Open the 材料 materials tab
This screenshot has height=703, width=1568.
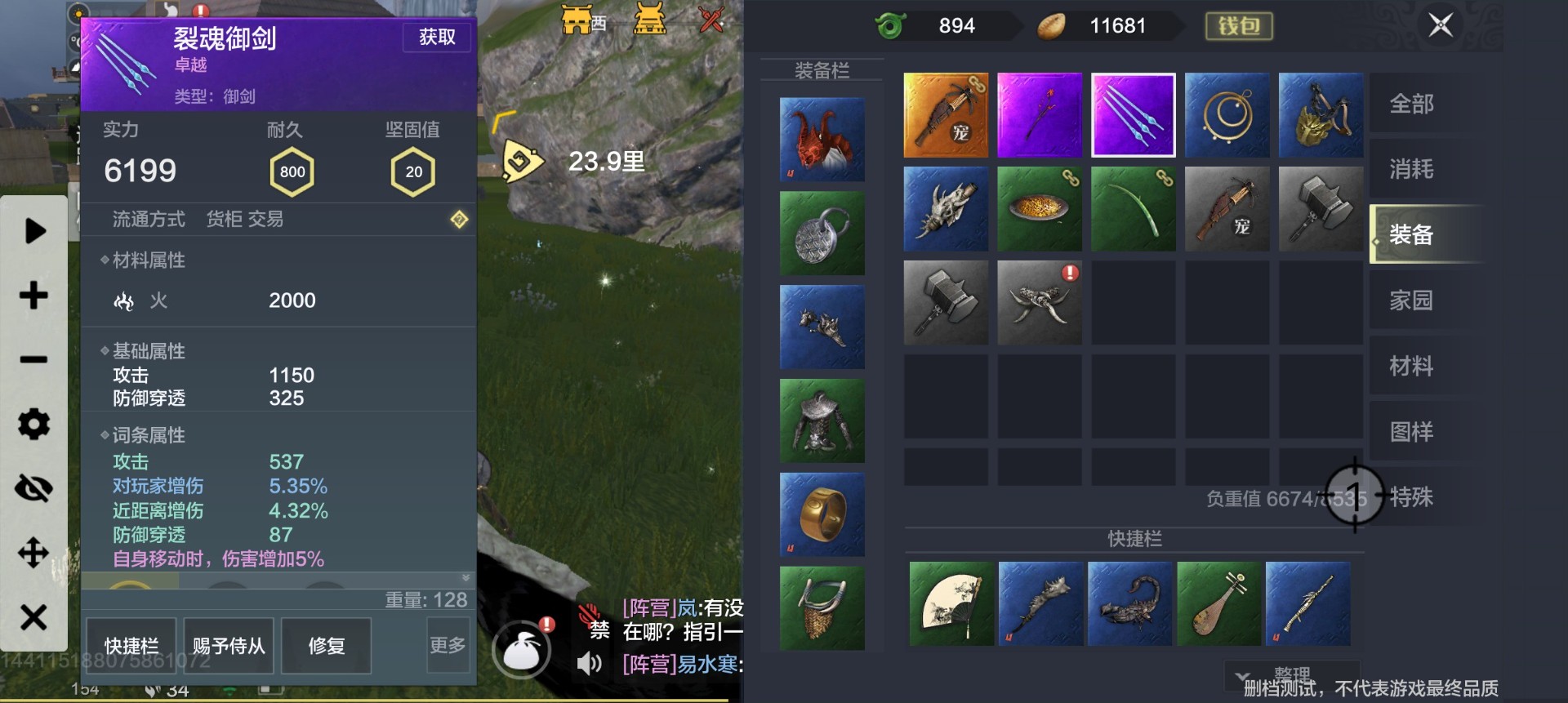pyautogui.click(x=1411, y=366)
